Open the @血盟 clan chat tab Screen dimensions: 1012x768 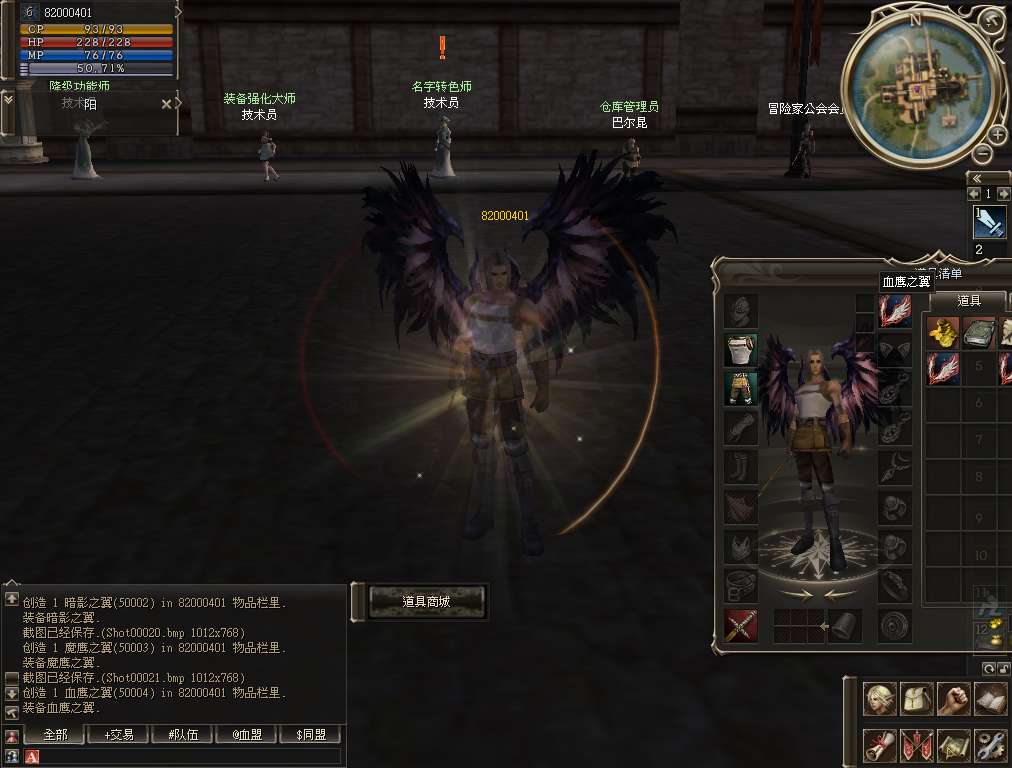[x=246, y=734]
